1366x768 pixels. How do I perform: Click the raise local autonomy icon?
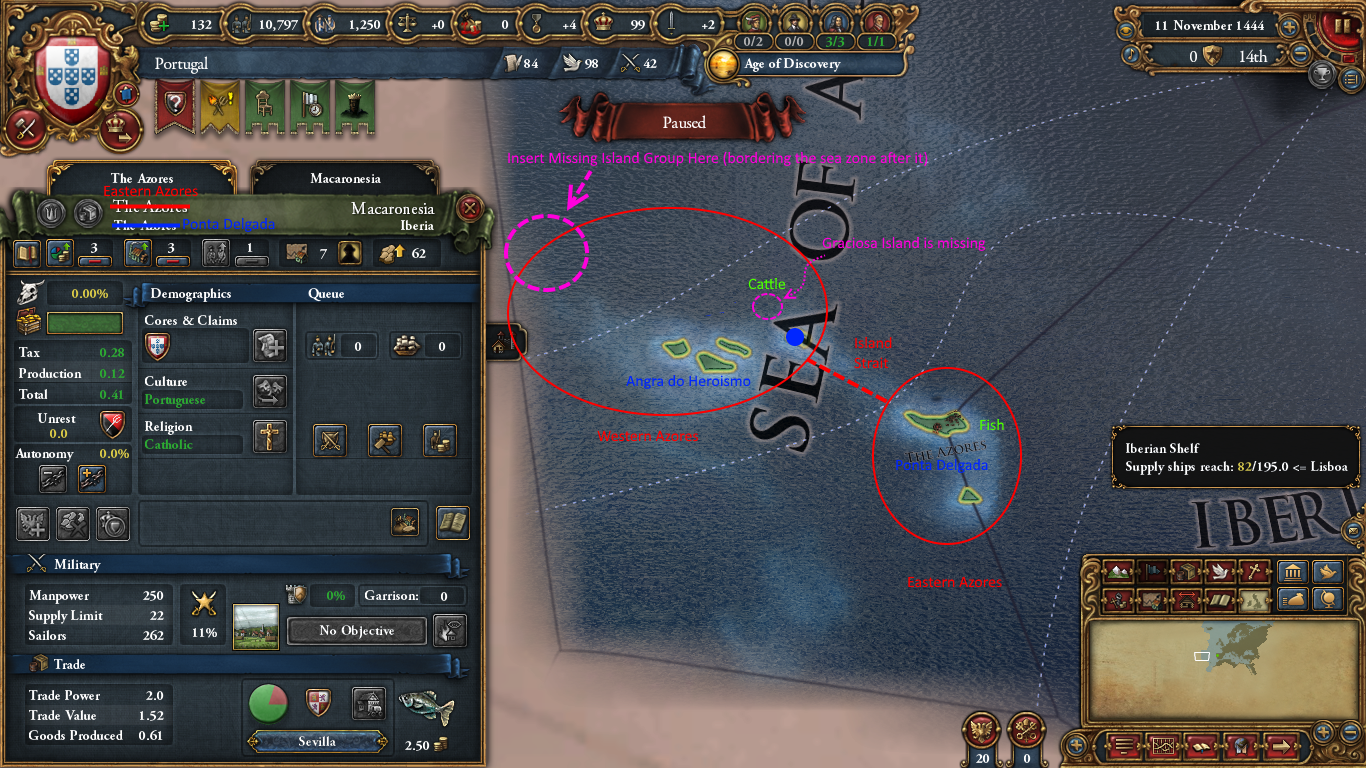click(x=90, y=478)
